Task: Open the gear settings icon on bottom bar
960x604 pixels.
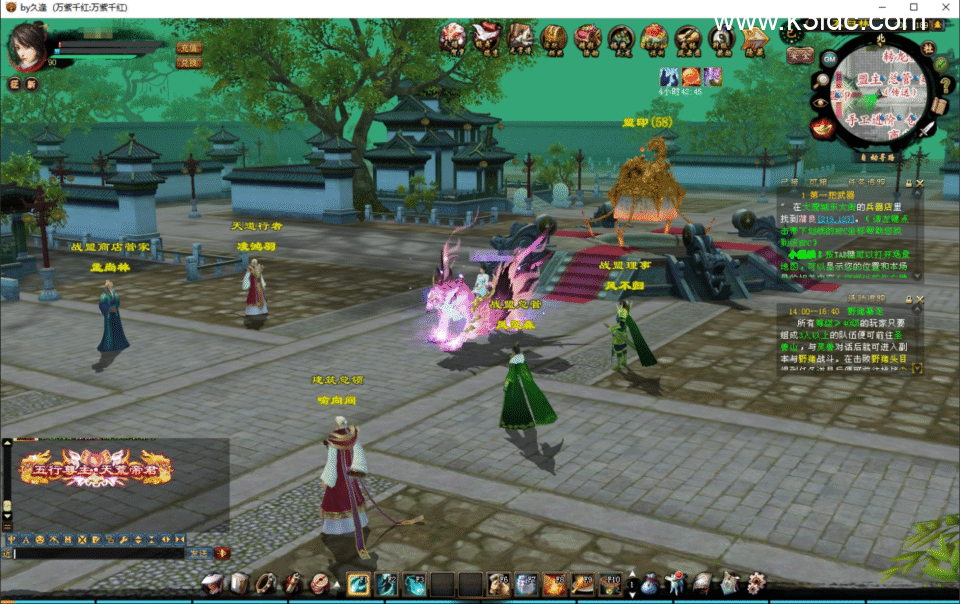Action: click(x=756, y=583)
